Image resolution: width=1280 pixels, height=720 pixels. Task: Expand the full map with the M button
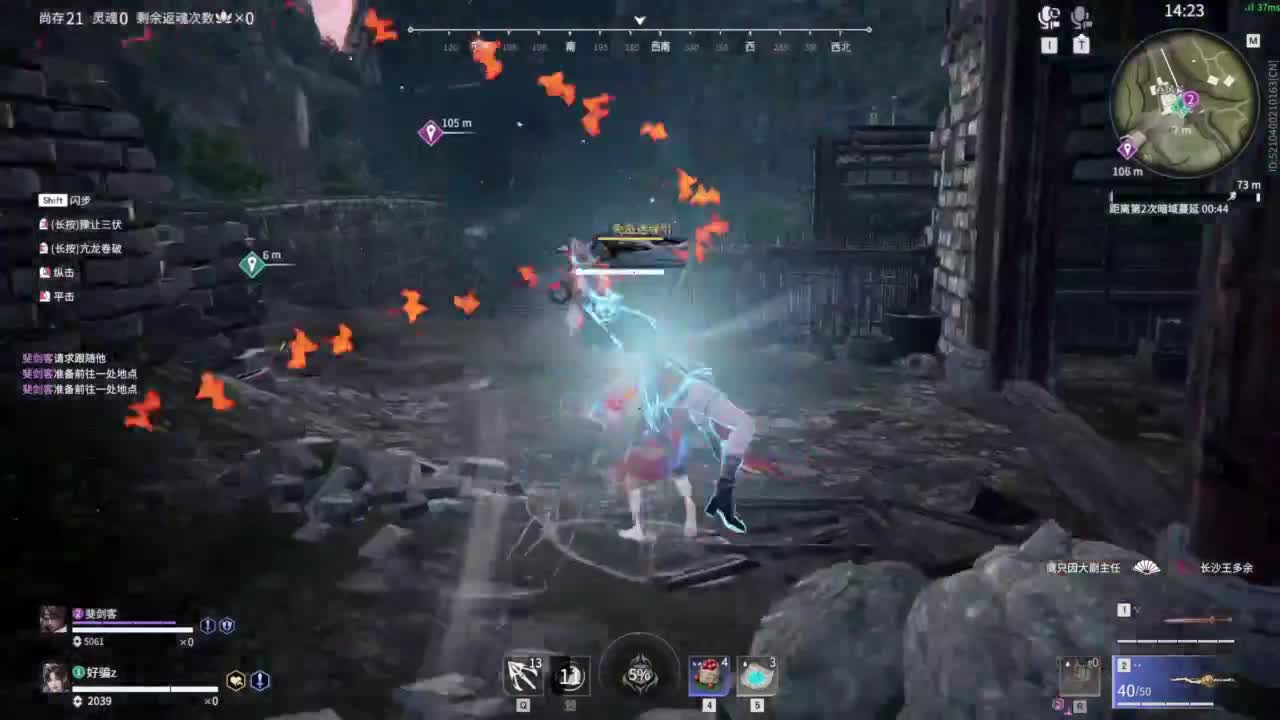pos(1253,41)
